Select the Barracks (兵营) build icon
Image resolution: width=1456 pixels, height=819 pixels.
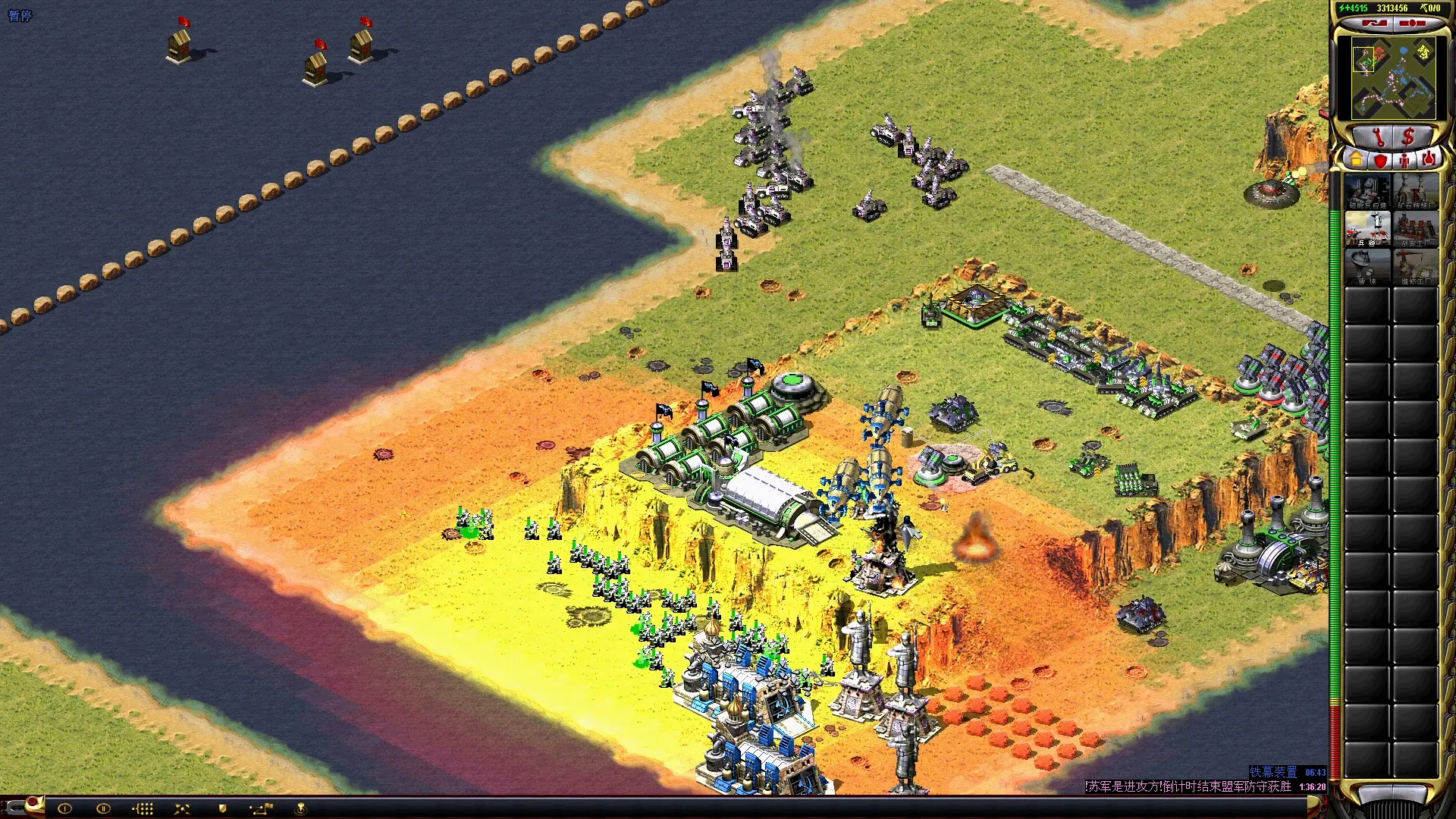[x=1367, y=229]
